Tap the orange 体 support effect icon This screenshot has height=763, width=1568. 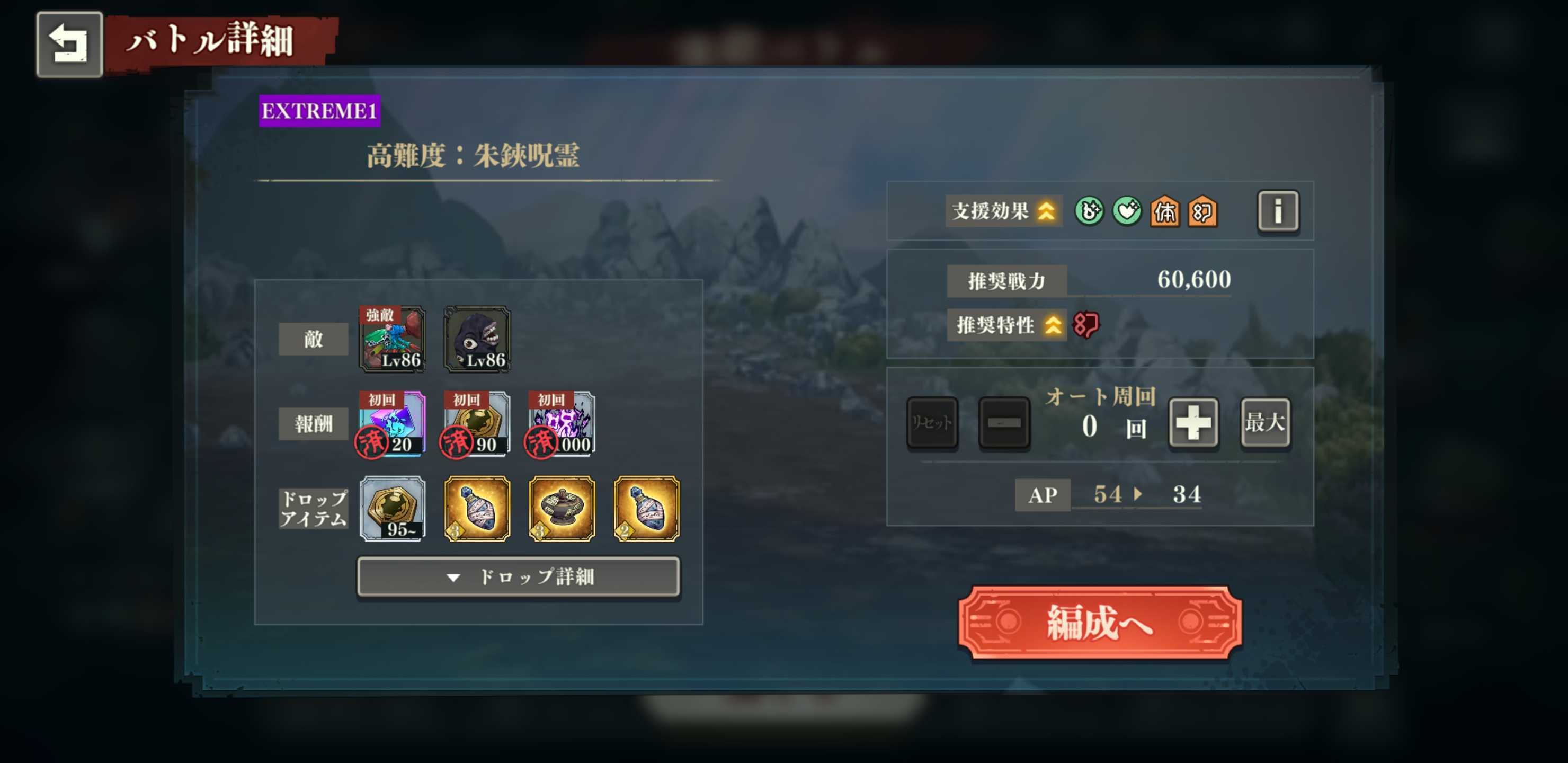(1168, 212)
